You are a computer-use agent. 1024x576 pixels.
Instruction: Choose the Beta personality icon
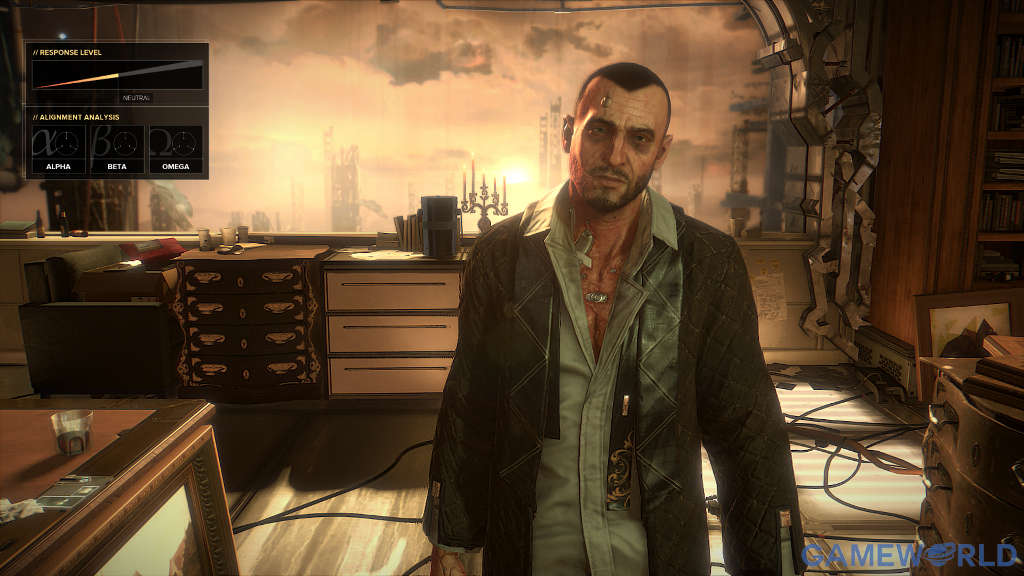tap(117, 147)
